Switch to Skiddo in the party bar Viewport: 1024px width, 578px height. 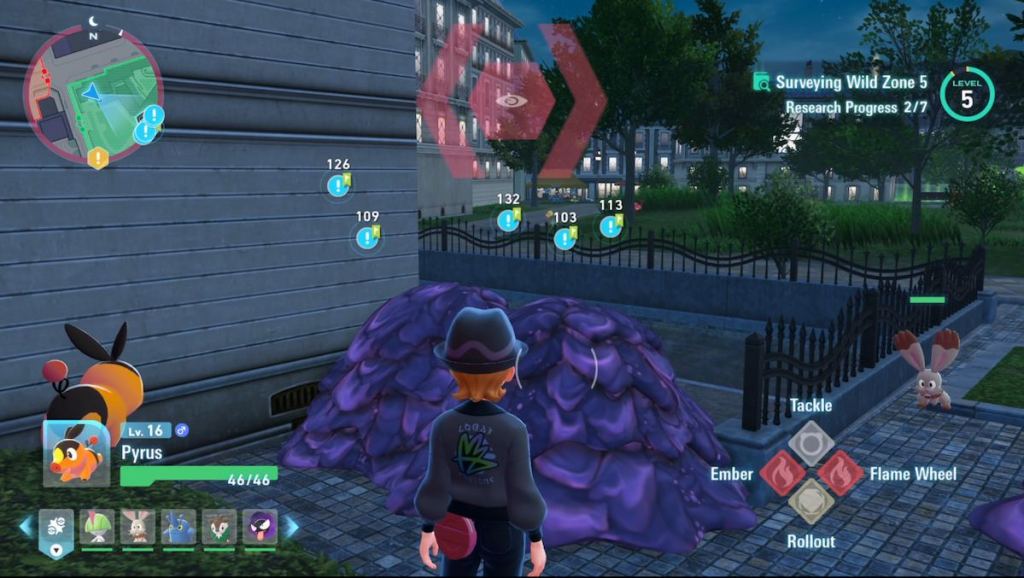[219, 527]
